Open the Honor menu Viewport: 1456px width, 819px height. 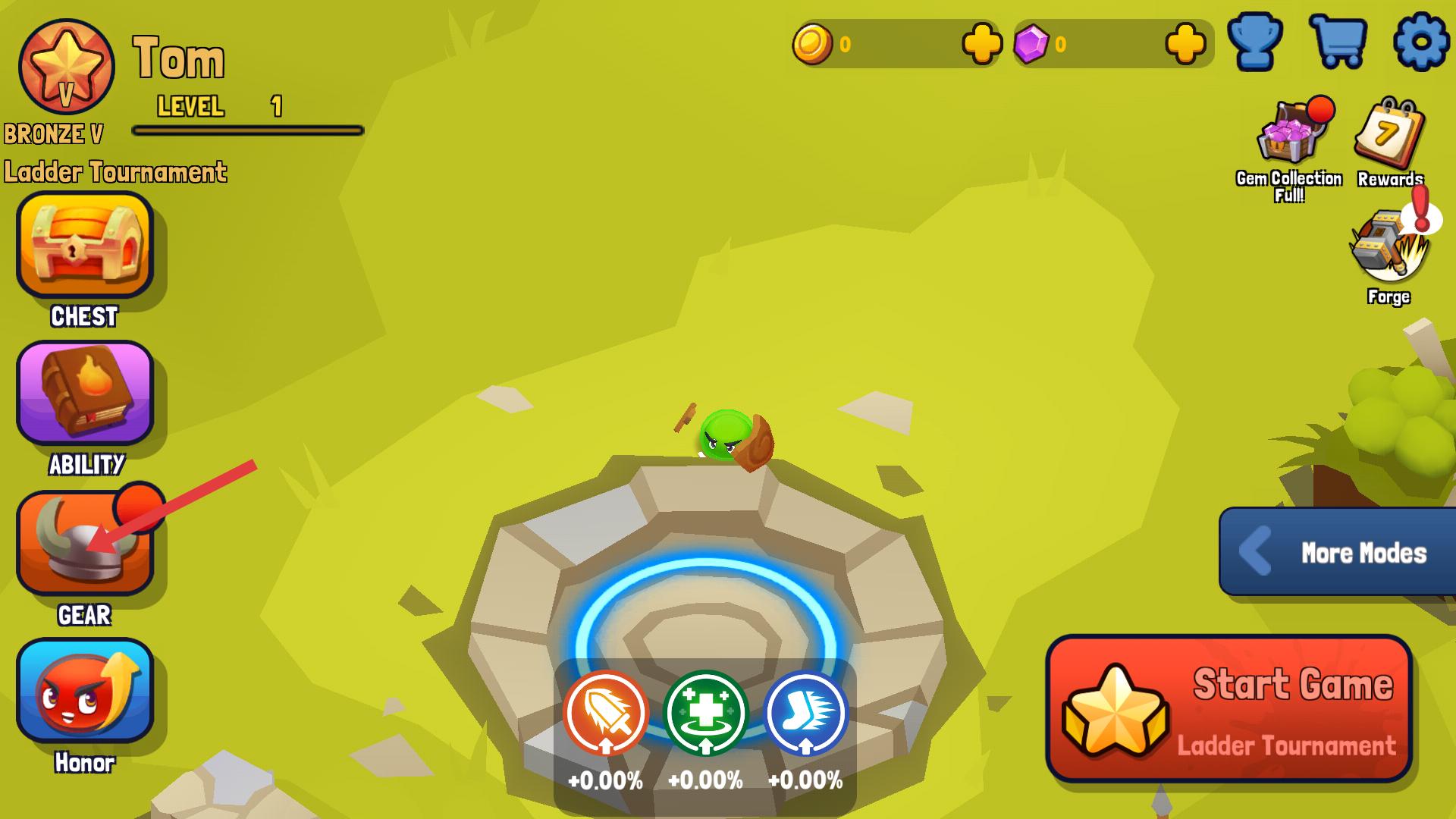[x=85, y=690]
